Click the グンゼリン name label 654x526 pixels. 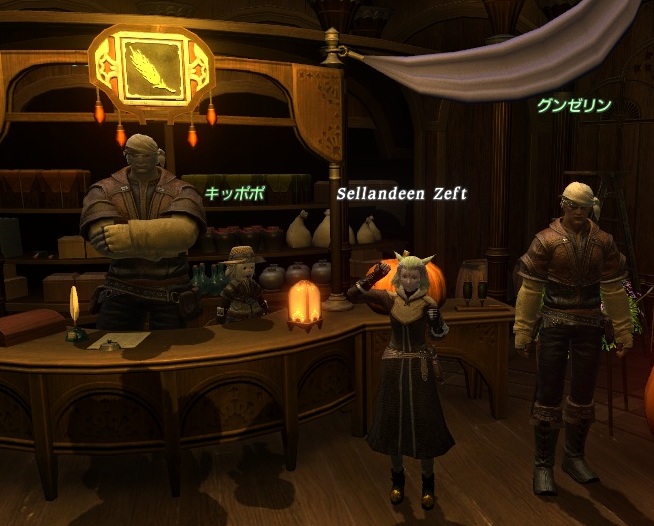pyautogui.click(x=573, y=105)
